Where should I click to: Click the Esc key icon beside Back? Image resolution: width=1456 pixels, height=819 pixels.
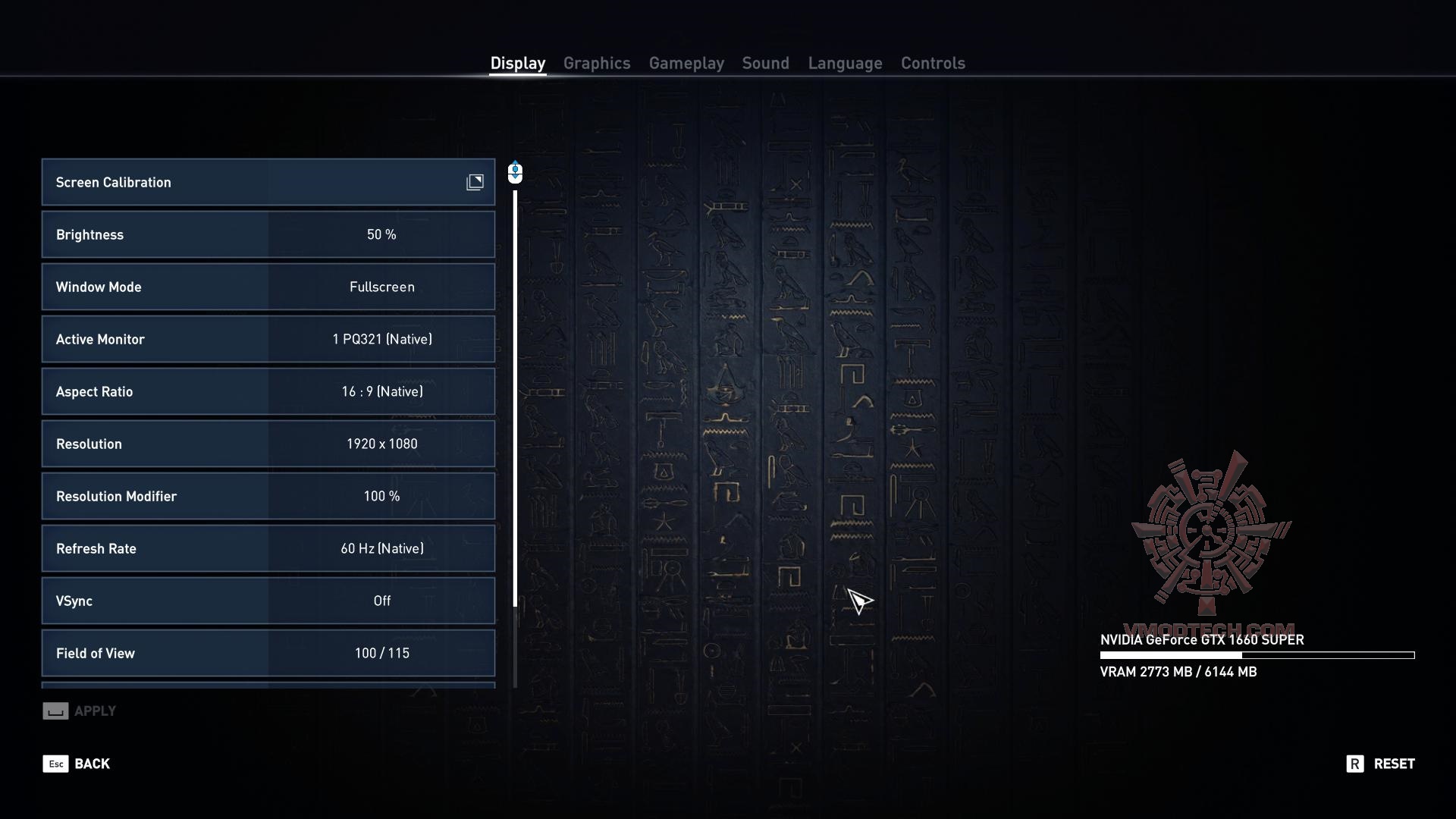click(55, 764)
